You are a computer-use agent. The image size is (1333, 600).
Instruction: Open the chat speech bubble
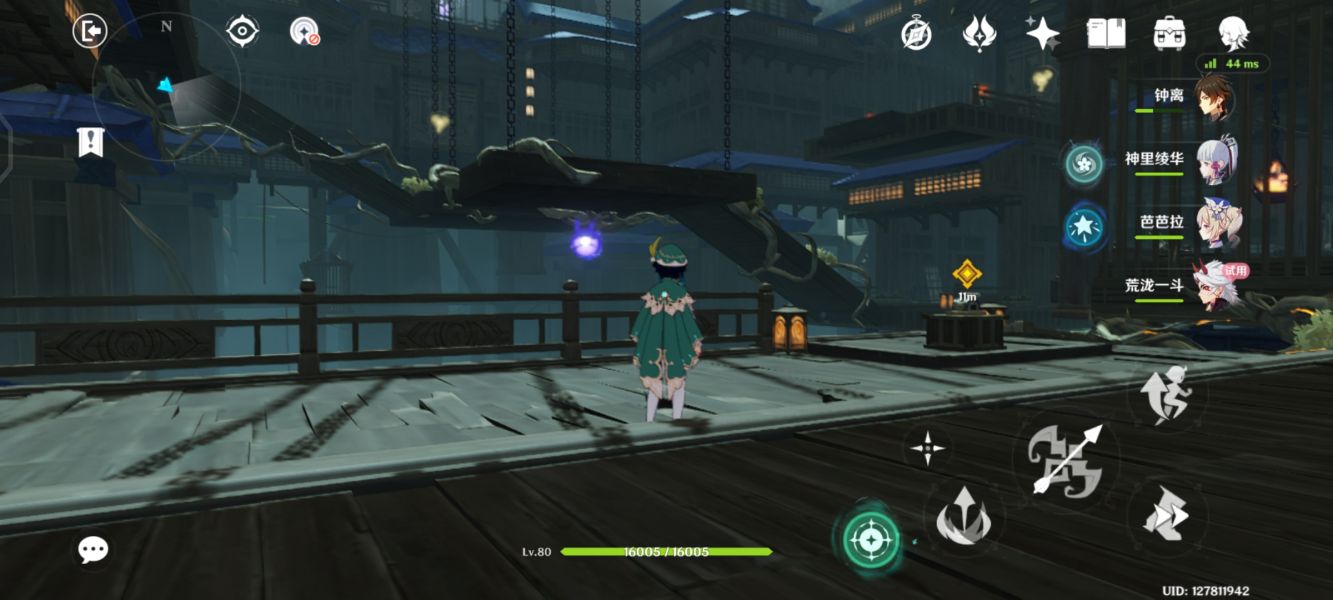(x=93, y=548)
